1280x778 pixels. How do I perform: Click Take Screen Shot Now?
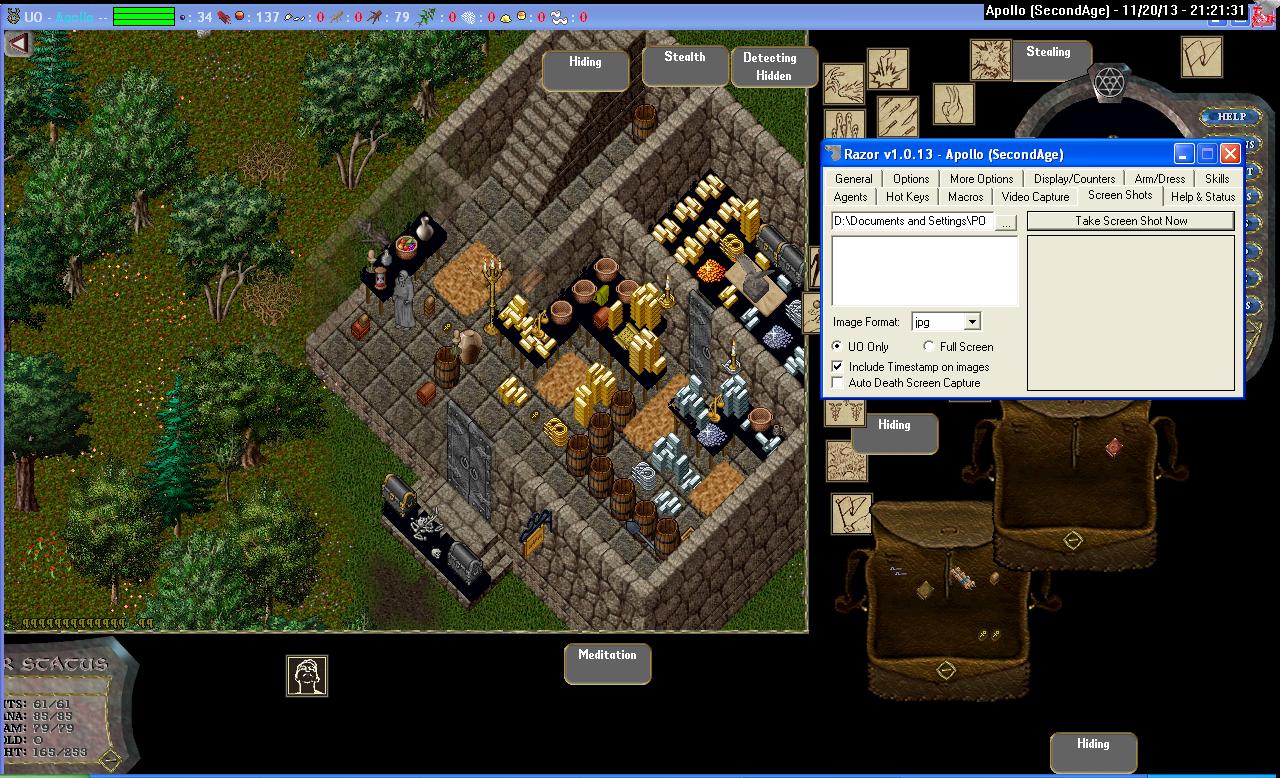coord(1131,221)
